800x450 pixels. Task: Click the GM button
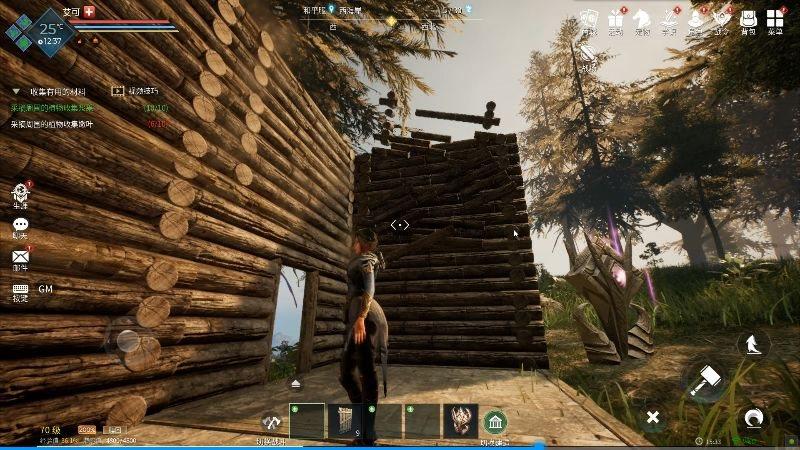coord(46,289)
